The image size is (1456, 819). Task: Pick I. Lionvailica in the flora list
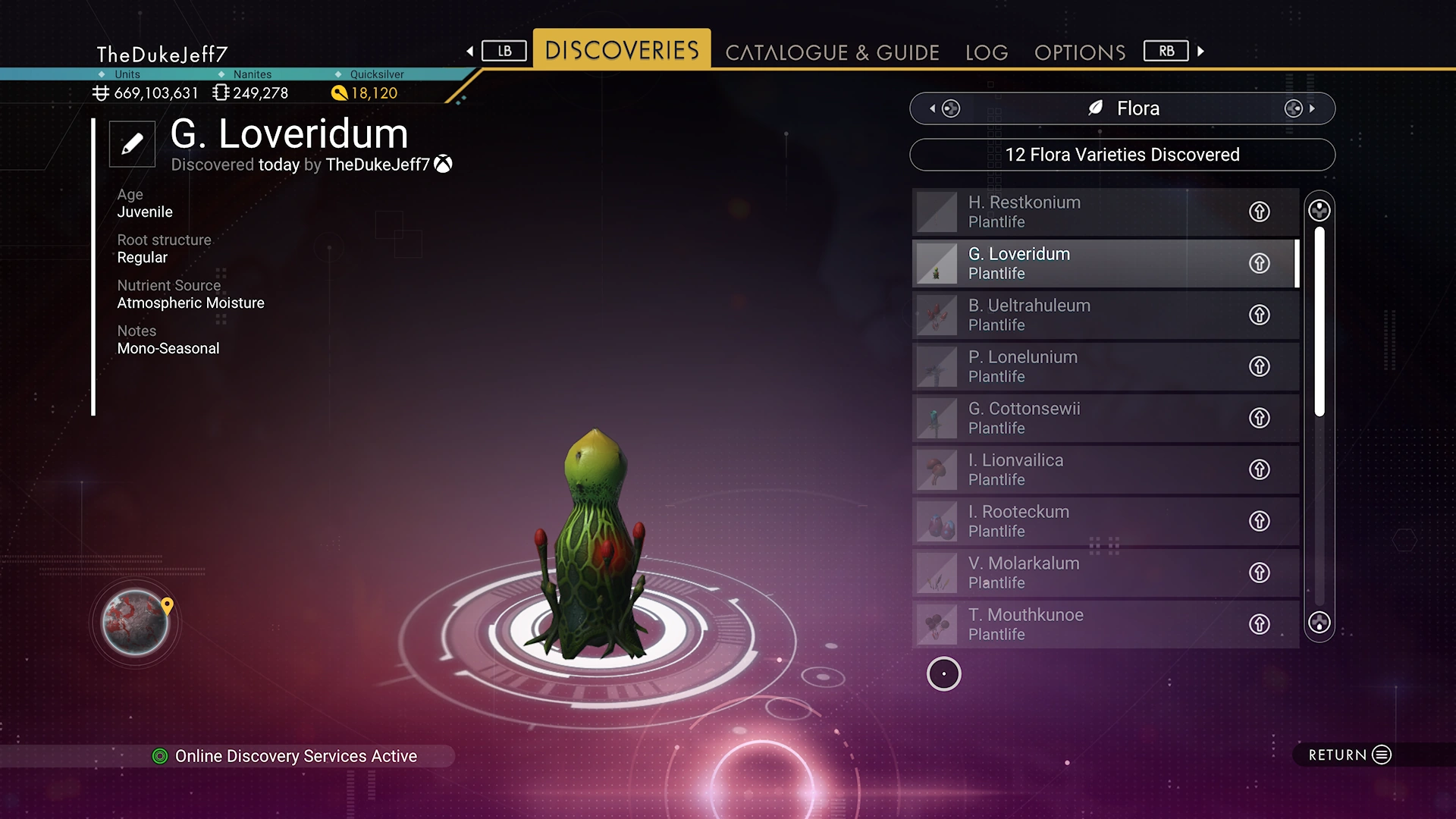[x=1077, y=469]
